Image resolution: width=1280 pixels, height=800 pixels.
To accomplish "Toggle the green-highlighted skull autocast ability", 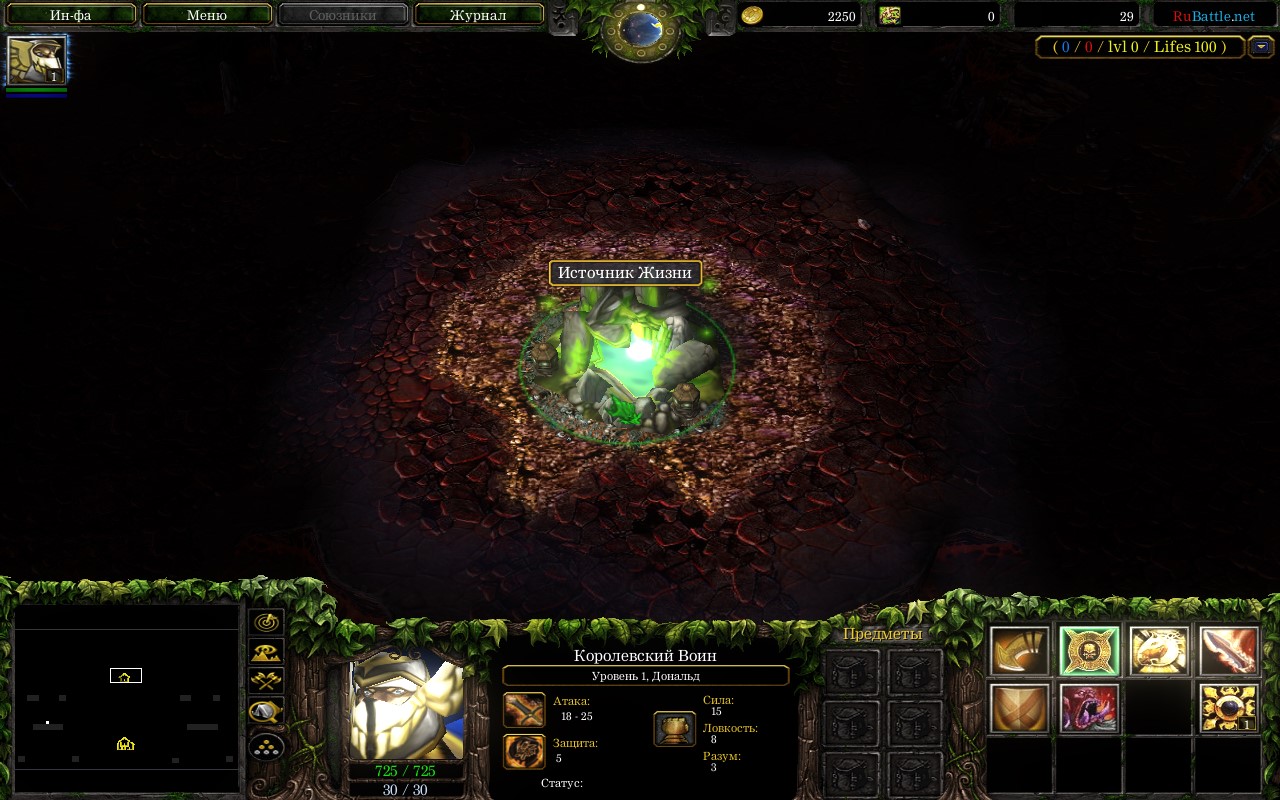I will tap(1088, 649).
